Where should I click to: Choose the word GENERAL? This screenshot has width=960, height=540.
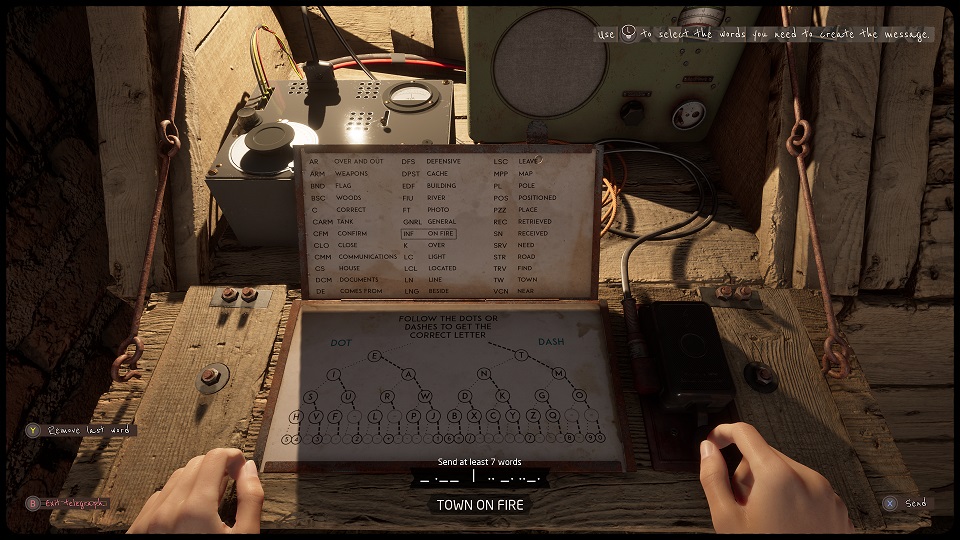441,221
